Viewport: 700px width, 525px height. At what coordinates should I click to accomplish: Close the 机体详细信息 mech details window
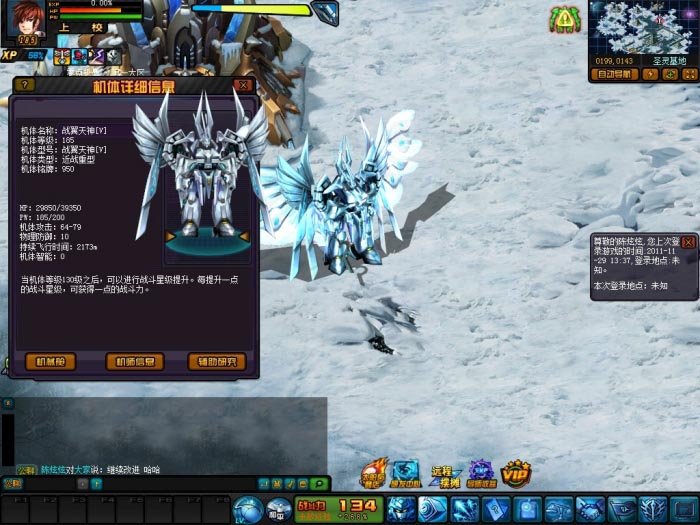[x=243, y=86]
